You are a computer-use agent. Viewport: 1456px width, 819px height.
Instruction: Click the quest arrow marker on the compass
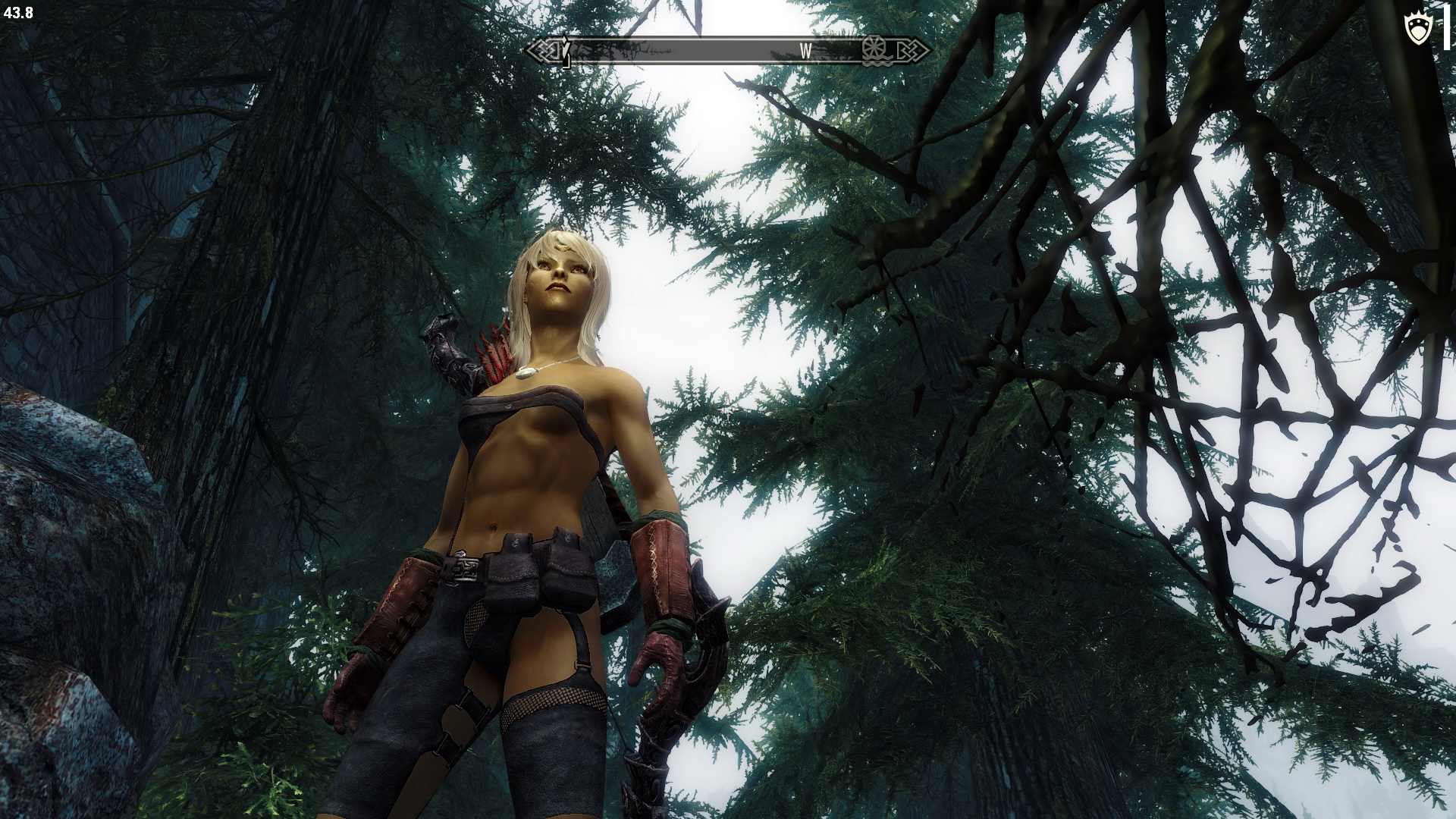coord(565,51)
